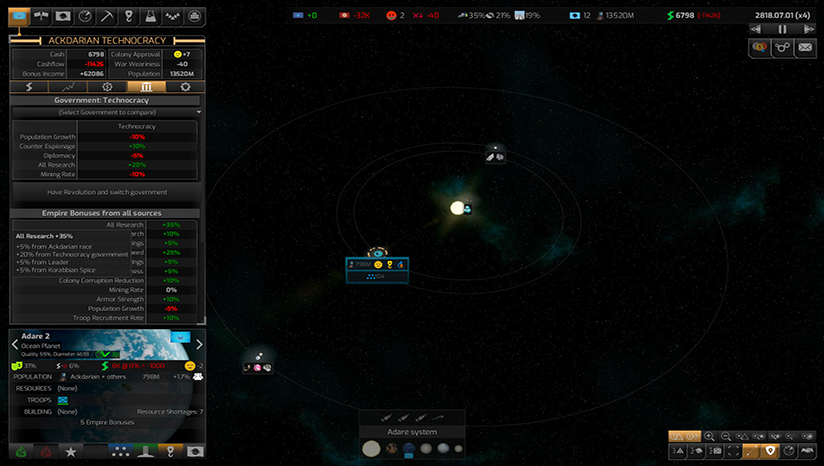Open the research flask screen
This screenshot has width=824, height=466.
(150, 16)
